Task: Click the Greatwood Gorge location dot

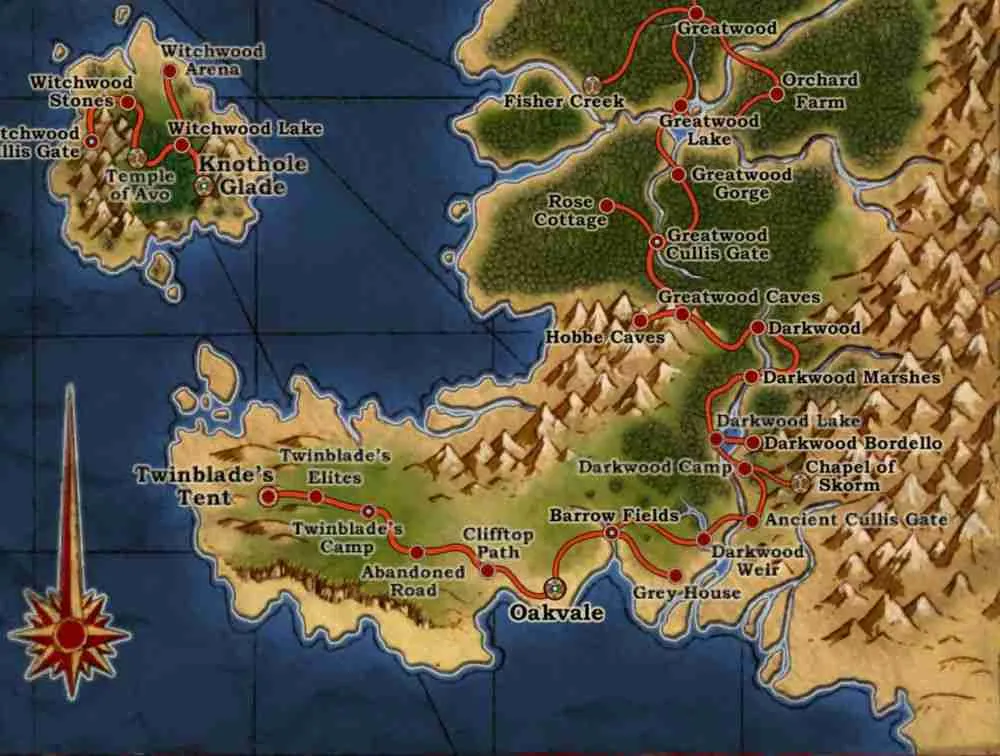Action: click(x=678, y=174)
